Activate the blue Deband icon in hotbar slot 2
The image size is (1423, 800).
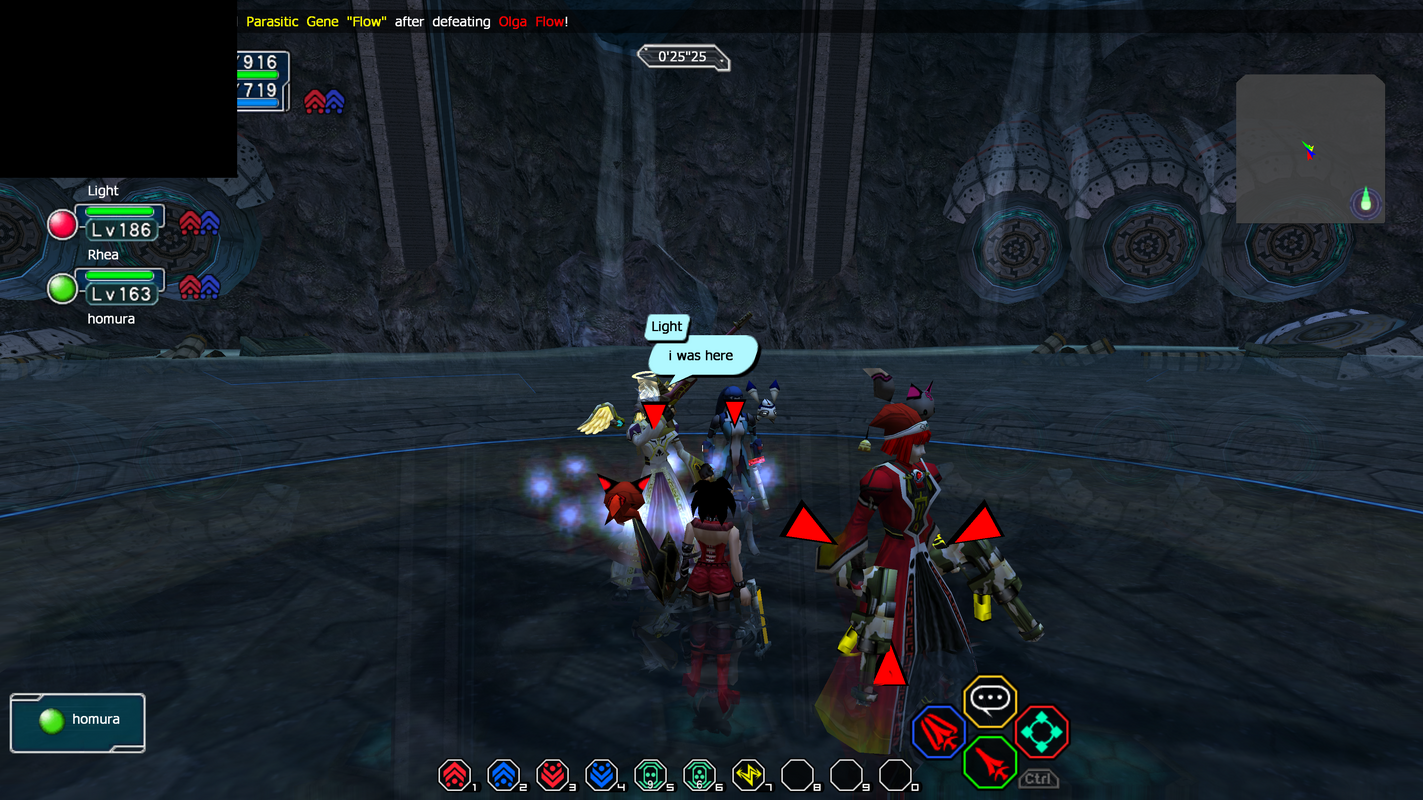(504, 774)
